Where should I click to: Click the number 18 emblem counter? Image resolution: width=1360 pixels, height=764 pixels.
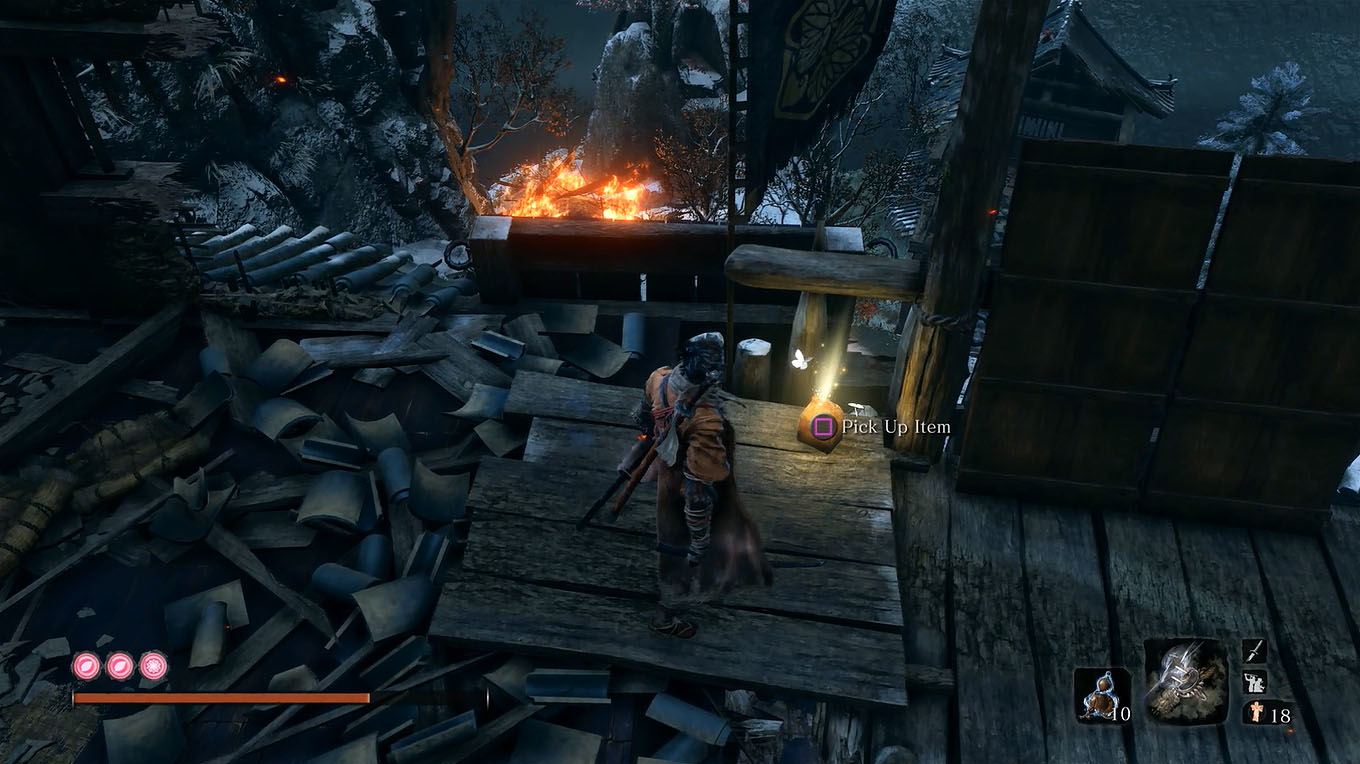pyautogui.click(x=1281, y=714)
